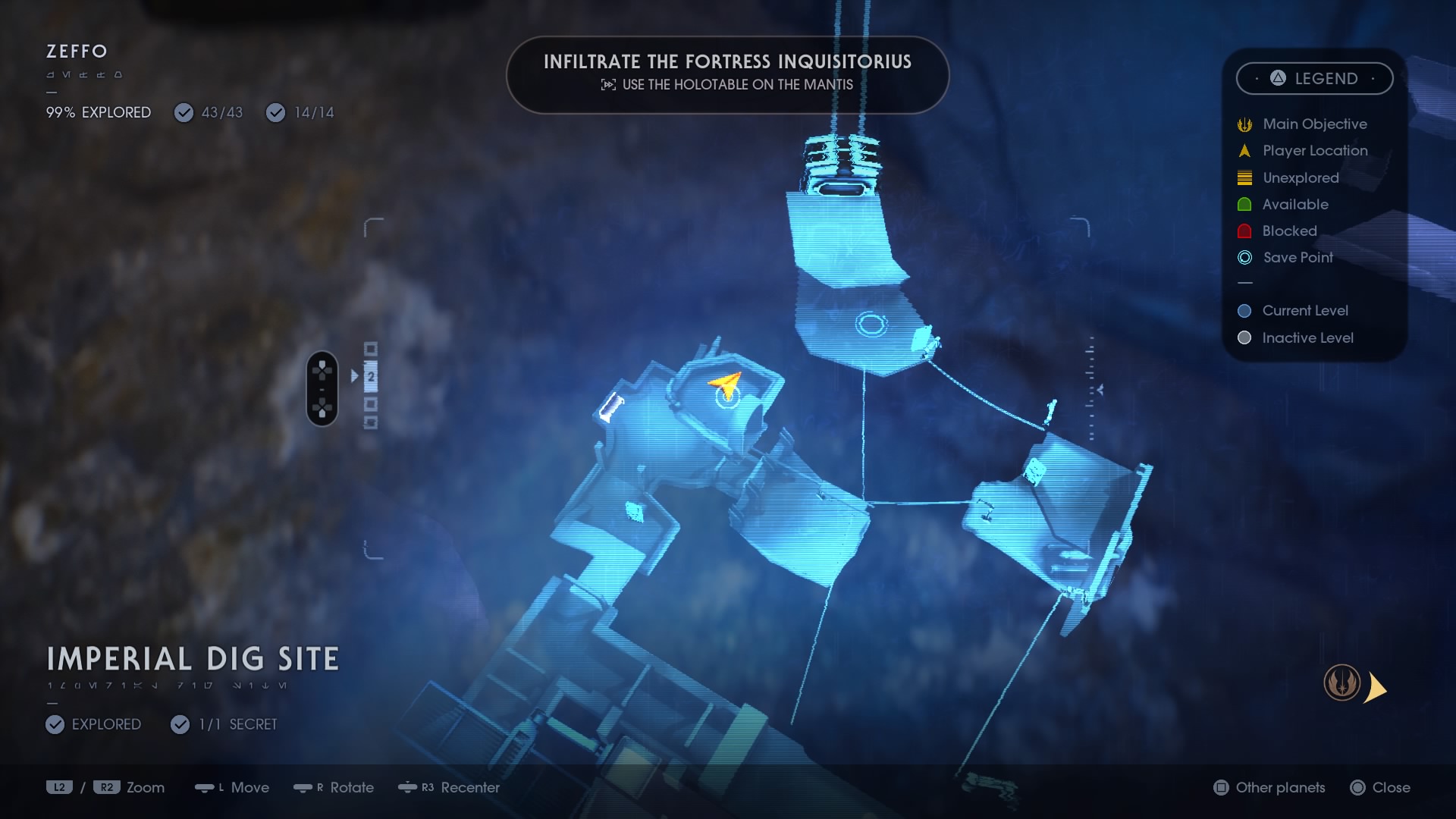Screen dimensions: 1456x819
Task: Toggle the Inactive Level gray indicator
Action: pyautogui.click(x=1244, y=337)
